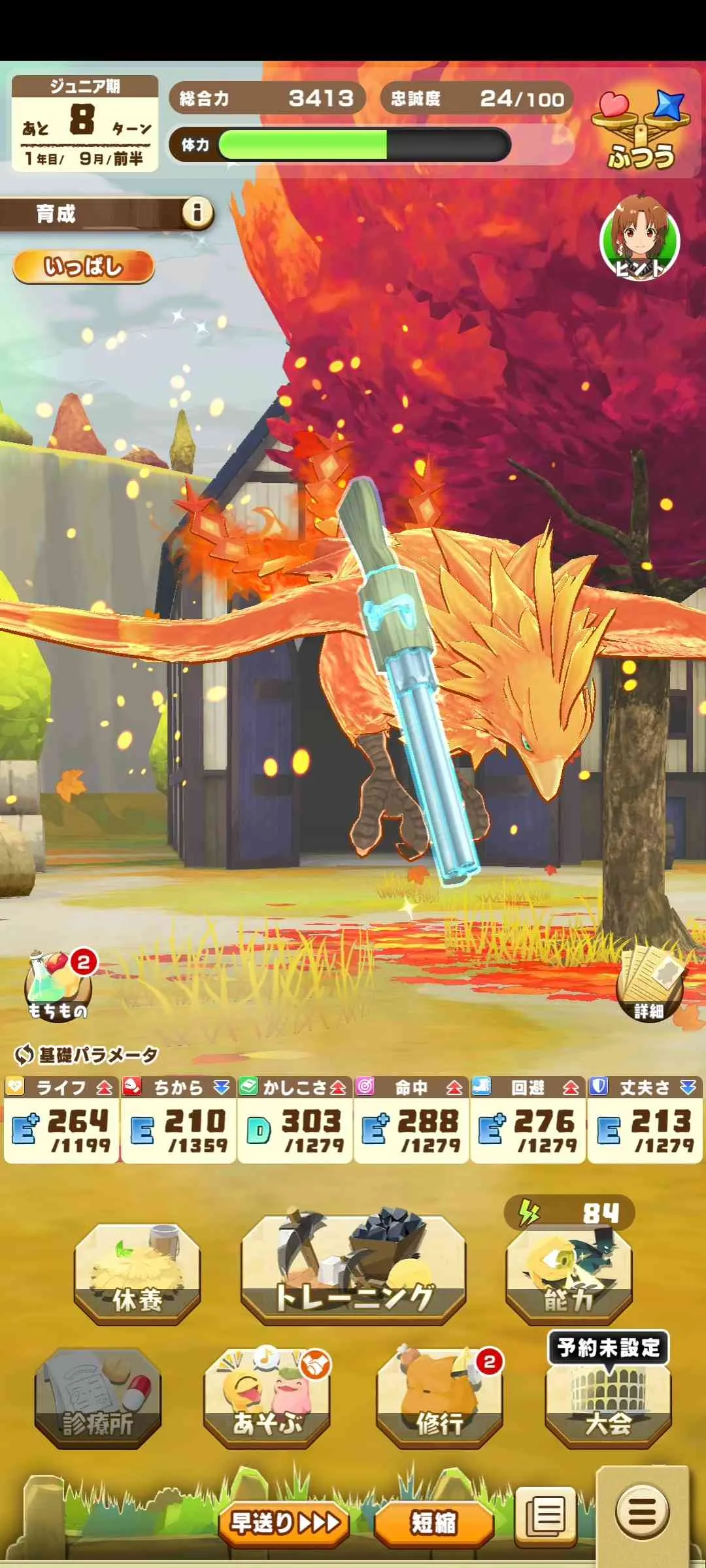Visit the 診療所 clinic
This screenshot has height=1568, width=706.
(98, 1398)
